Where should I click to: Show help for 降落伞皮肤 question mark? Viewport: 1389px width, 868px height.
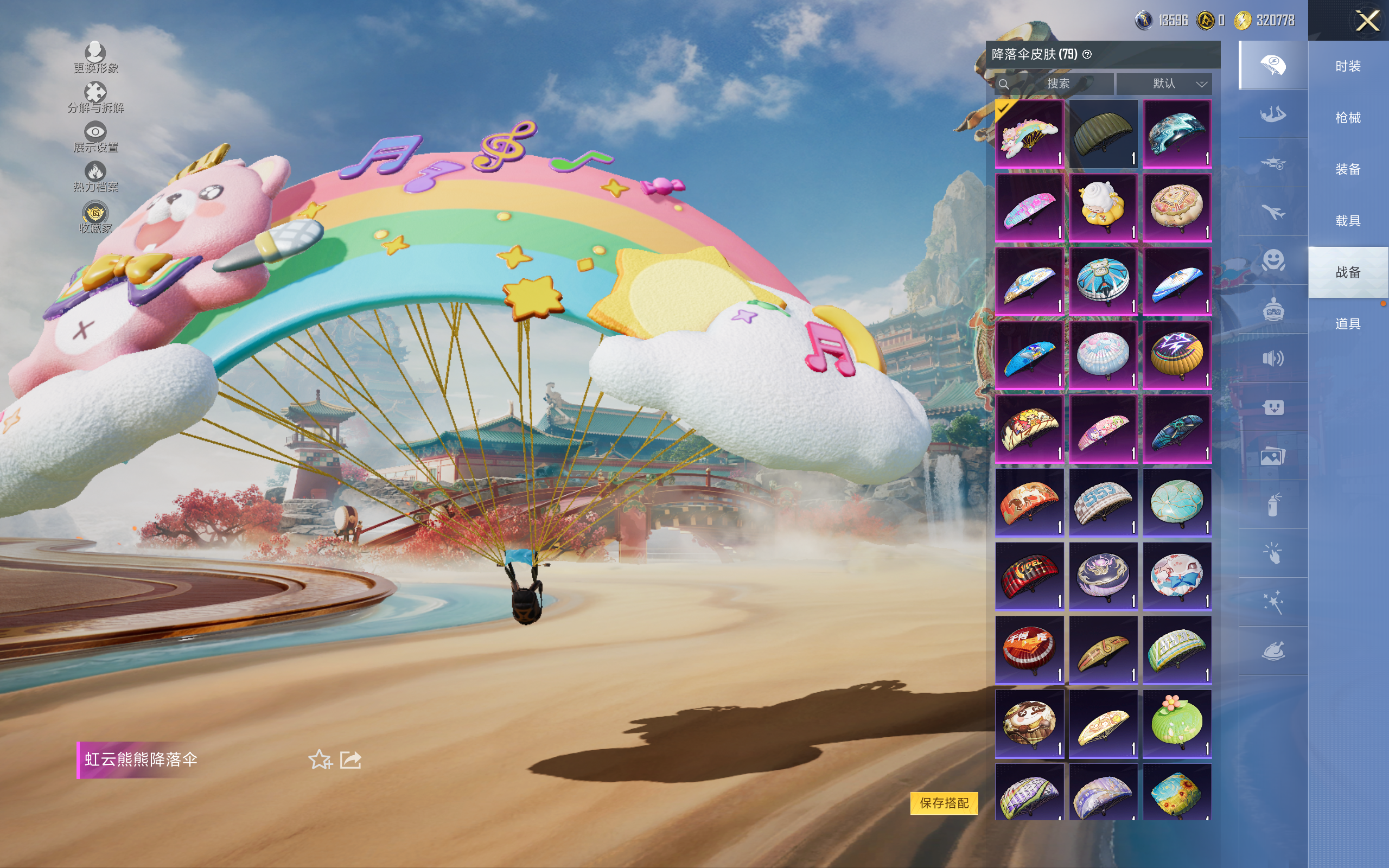point(1087,55)
